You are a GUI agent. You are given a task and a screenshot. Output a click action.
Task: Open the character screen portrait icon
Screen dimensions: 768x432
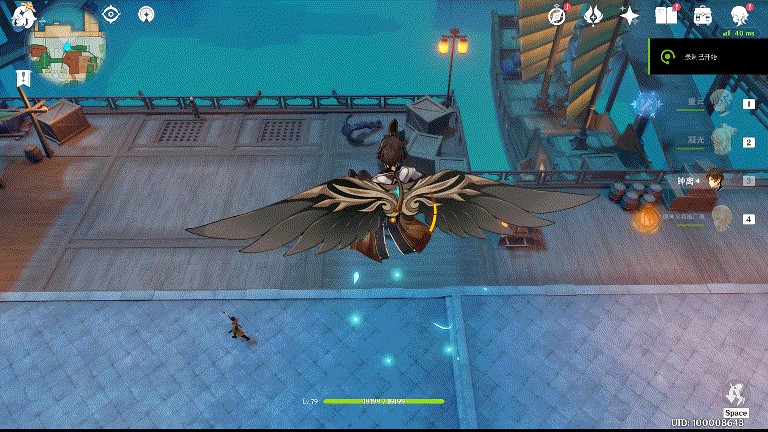click(740, 15)
